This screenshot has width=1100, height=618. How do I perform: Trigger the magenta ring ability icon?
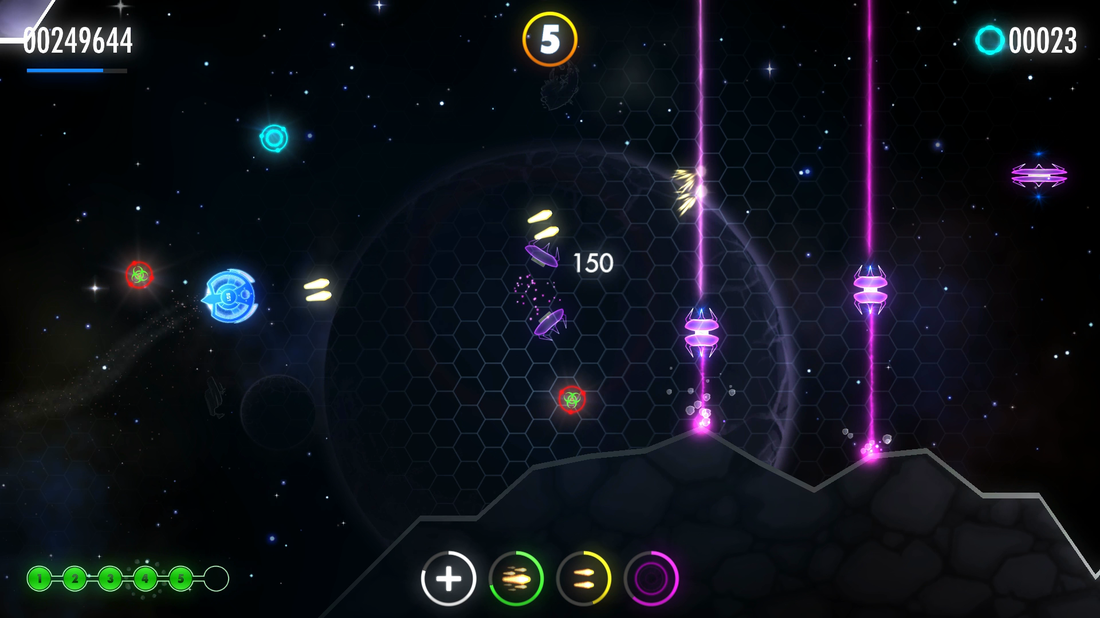pyautogui.click(x=651, y=578)
